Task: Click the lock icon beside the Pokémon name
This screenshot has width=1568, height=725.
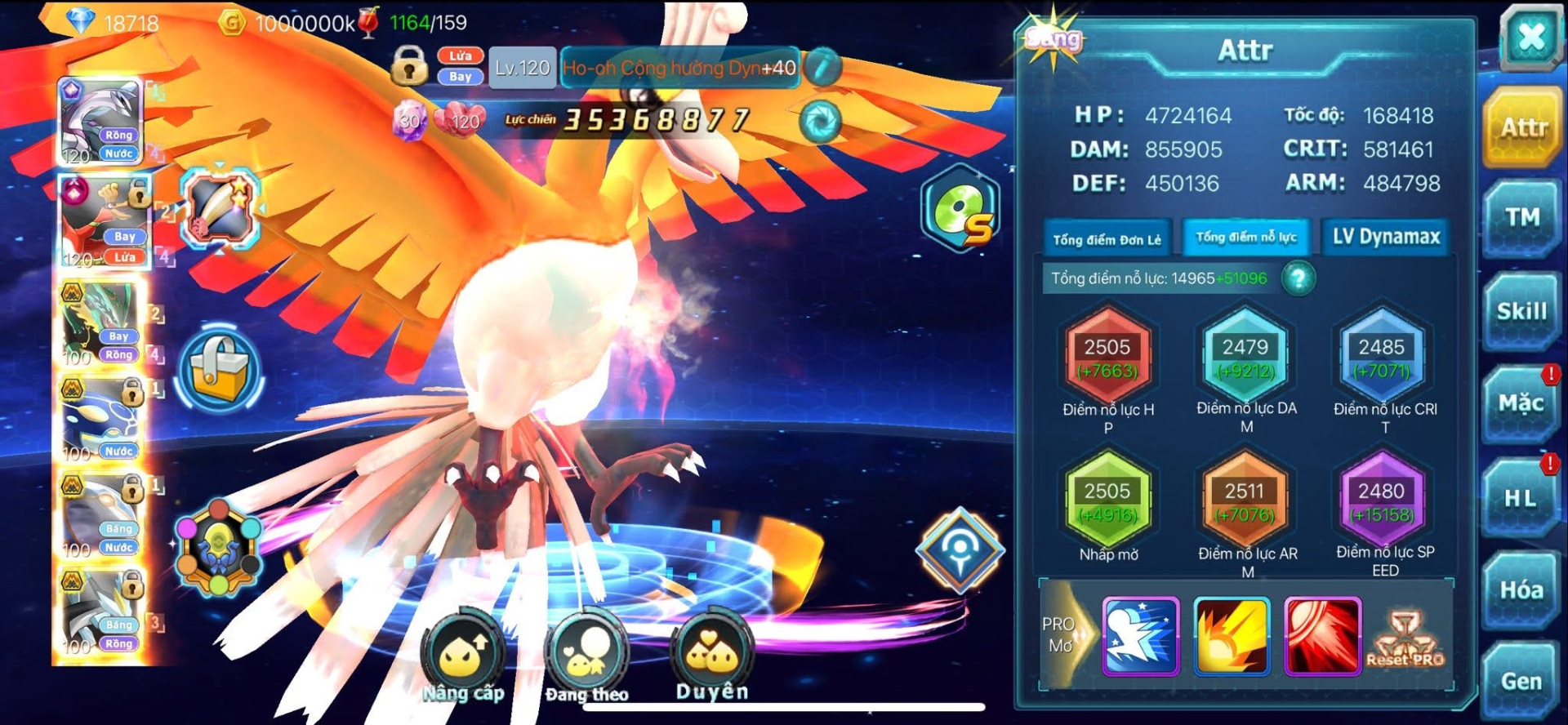Action: [409, 66]
